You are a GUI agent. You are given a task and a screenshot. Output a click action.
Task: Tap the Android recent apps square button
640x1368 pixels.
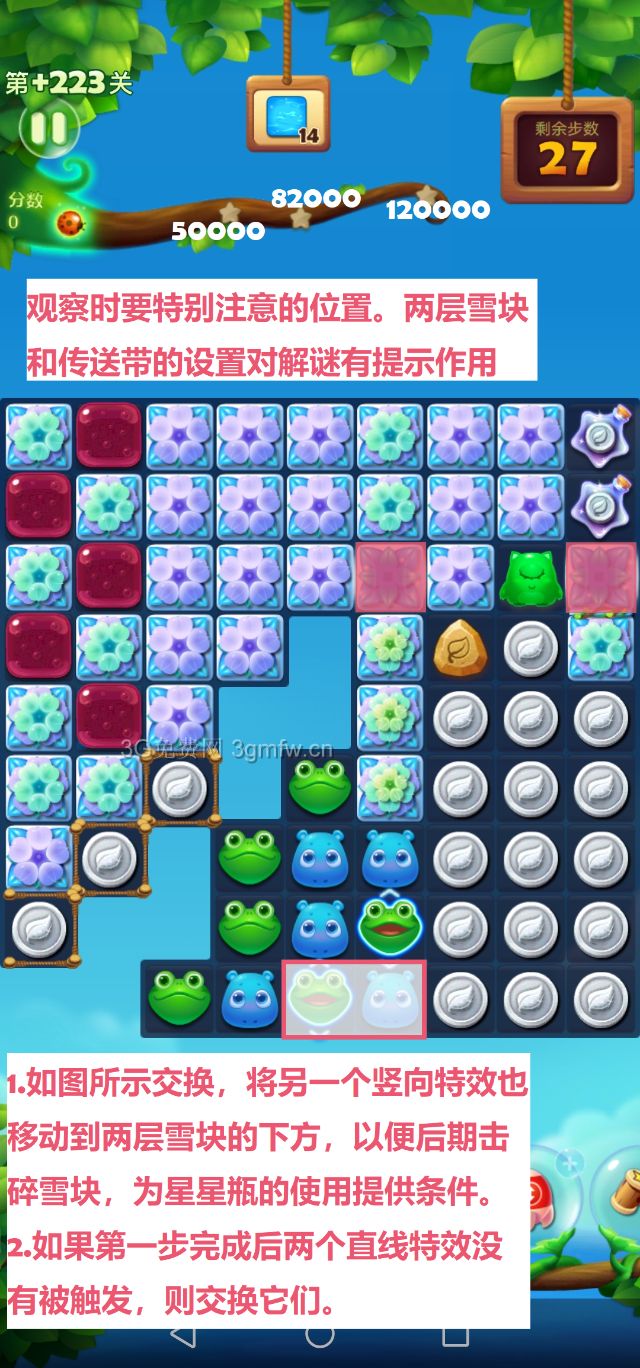456,1334
